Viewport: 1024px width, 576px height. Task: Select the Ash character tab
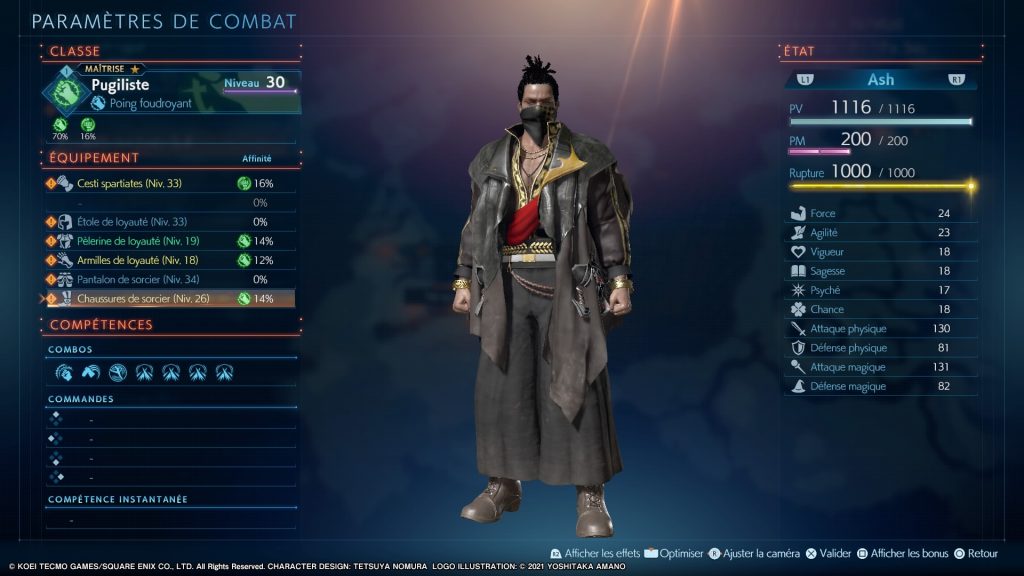[x=880, y=79]
